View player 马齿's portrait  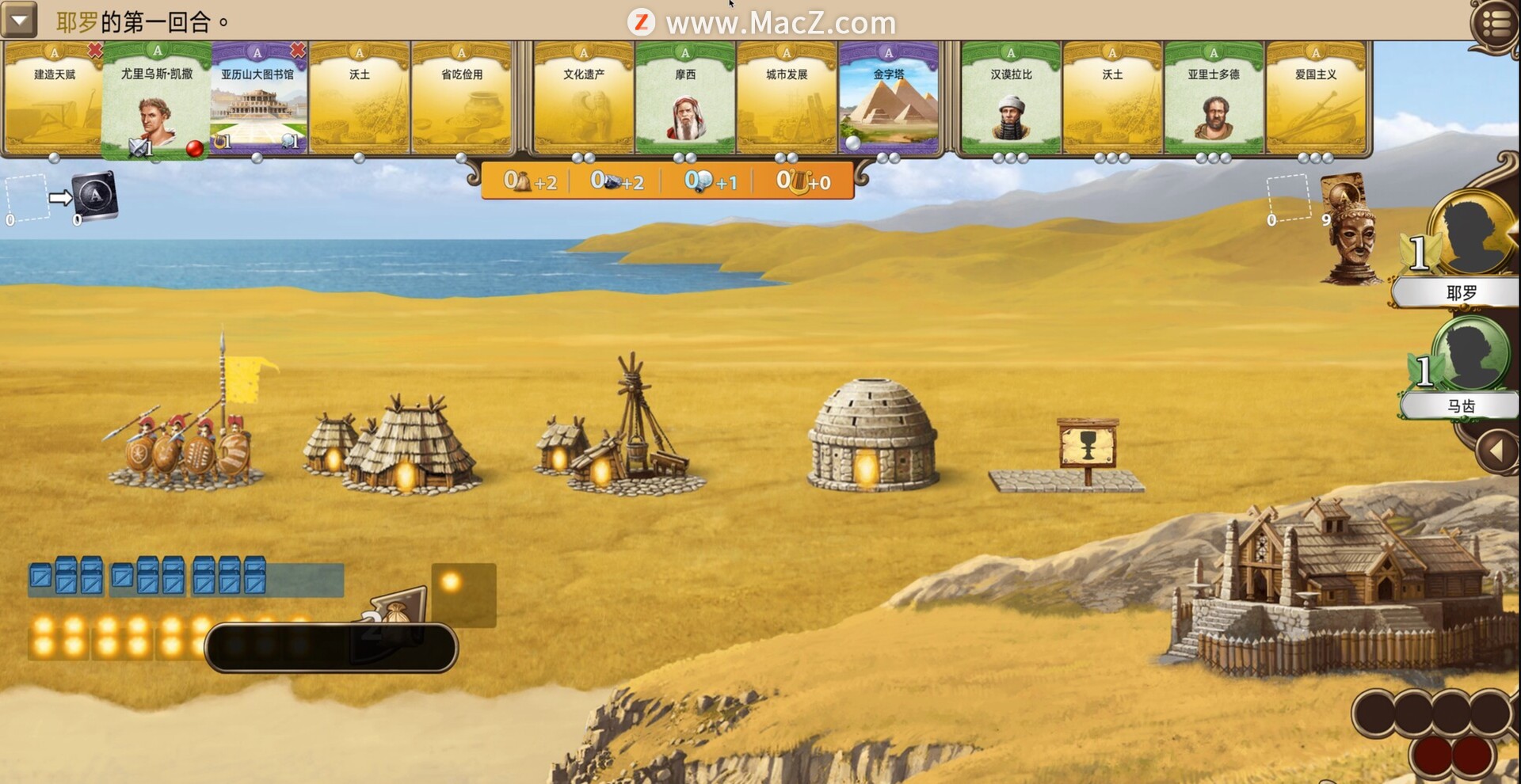1471,355
